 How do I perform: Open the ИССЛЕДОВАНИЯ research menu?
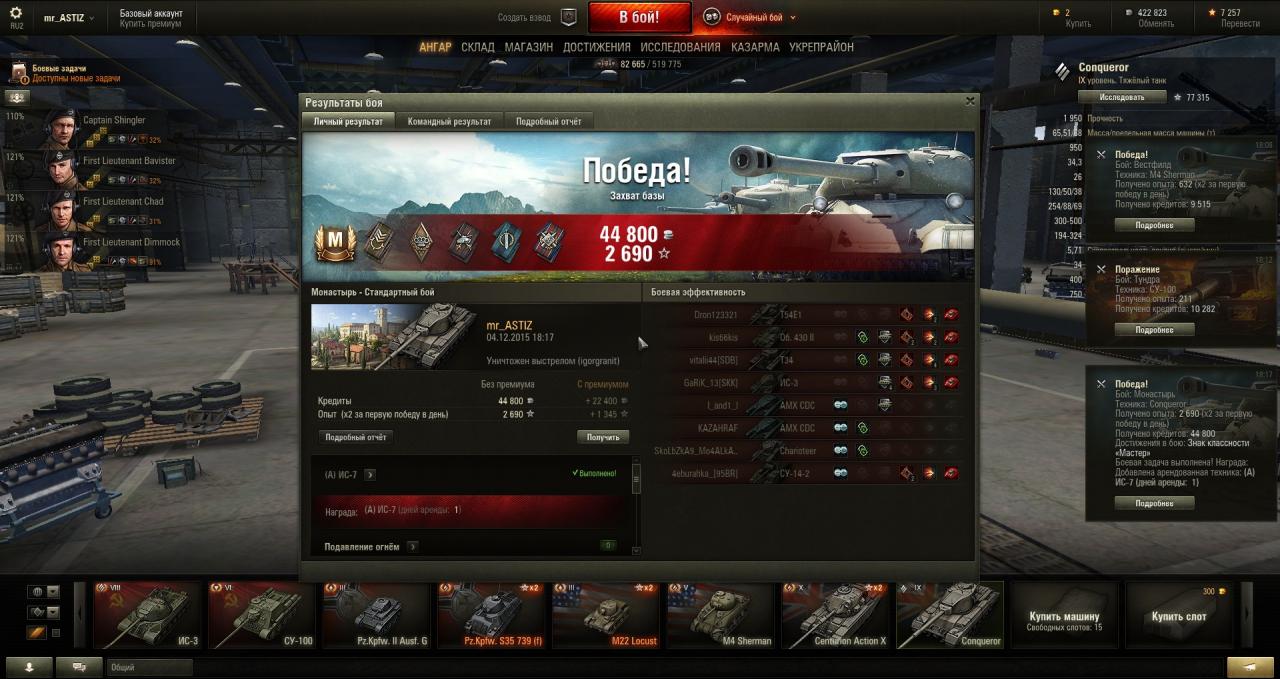tap(680, 47)
